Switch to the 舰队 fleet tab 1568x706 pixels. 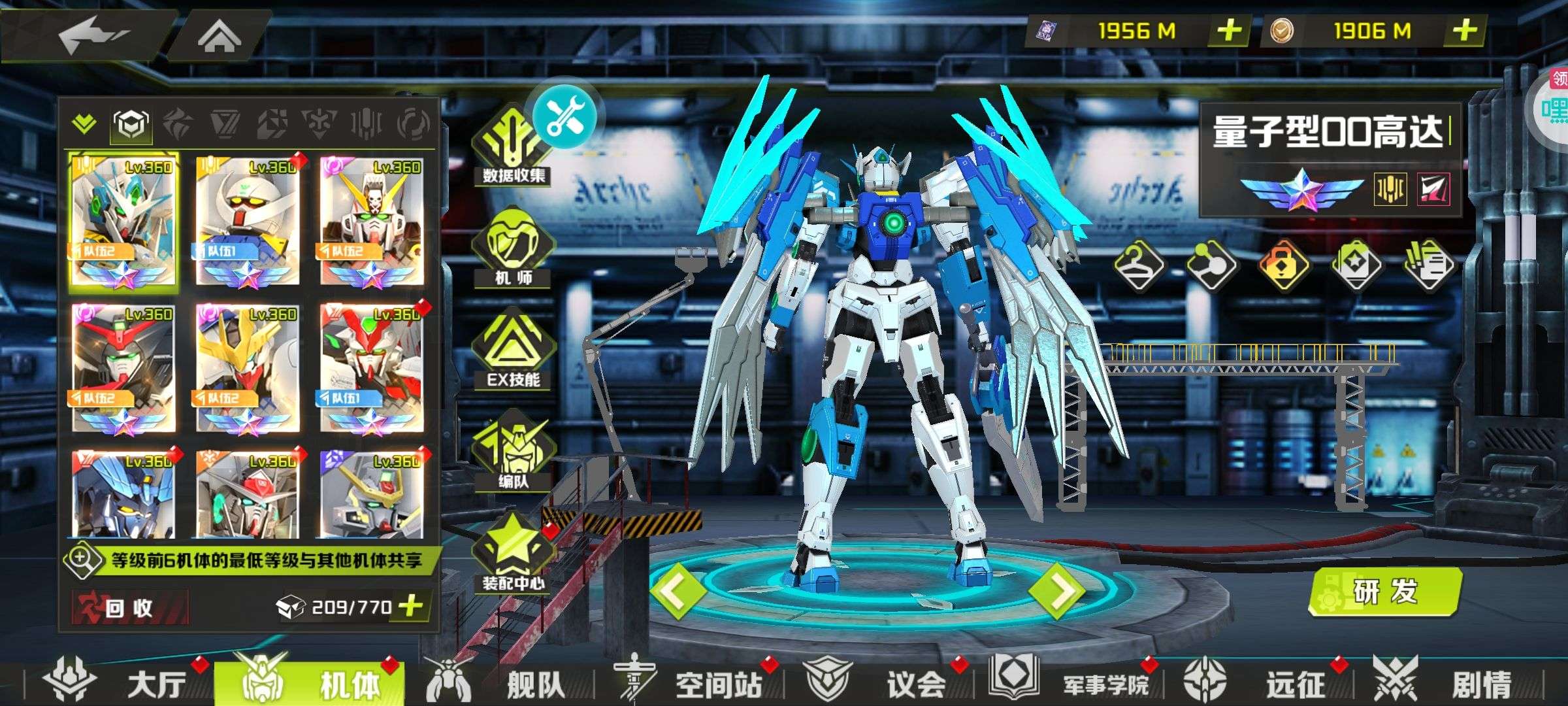pyautogui.click(x=503, y=684)
